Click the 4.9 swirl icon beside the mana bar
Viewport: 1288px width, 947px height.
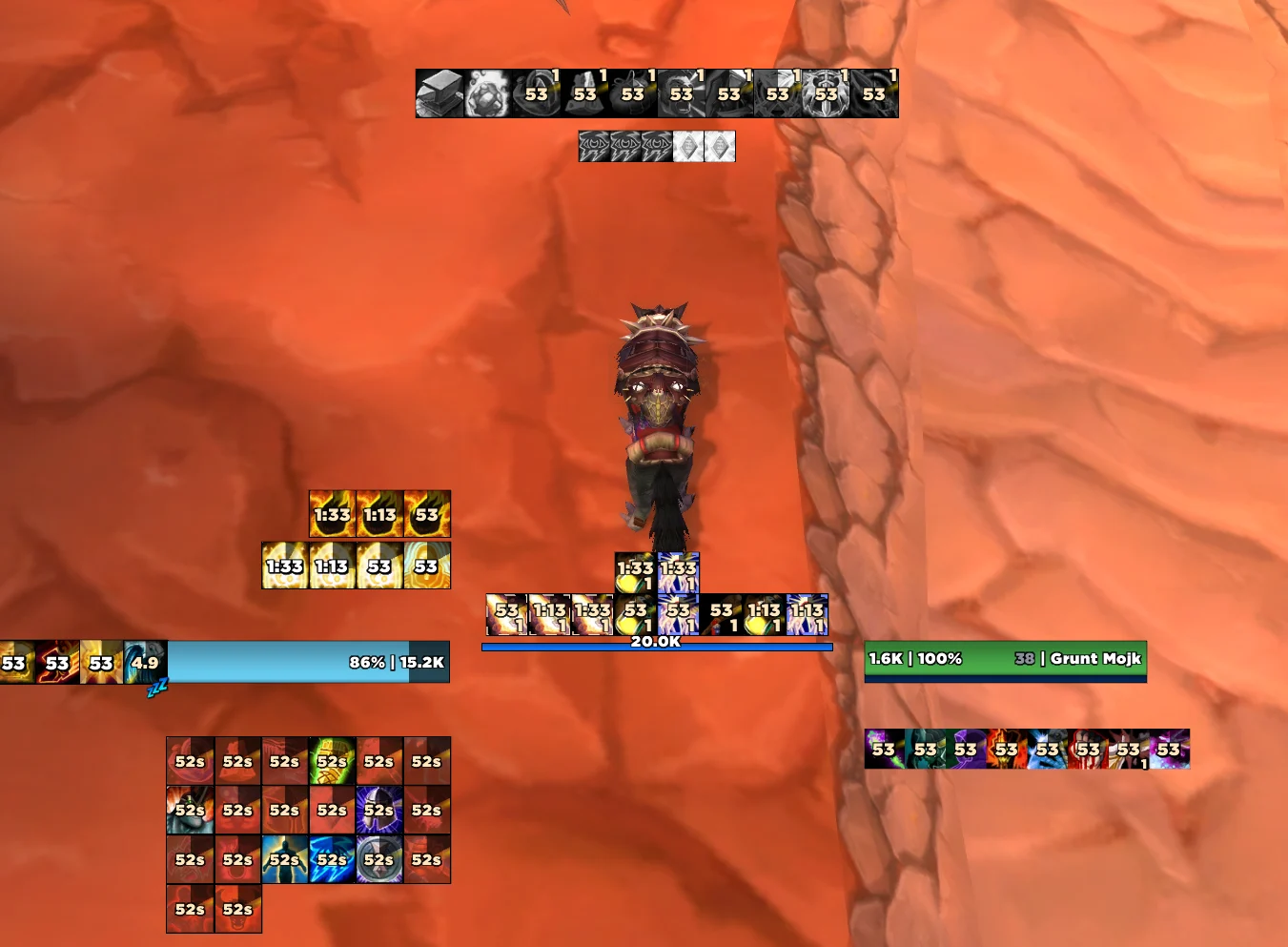[x=144, y=662]
